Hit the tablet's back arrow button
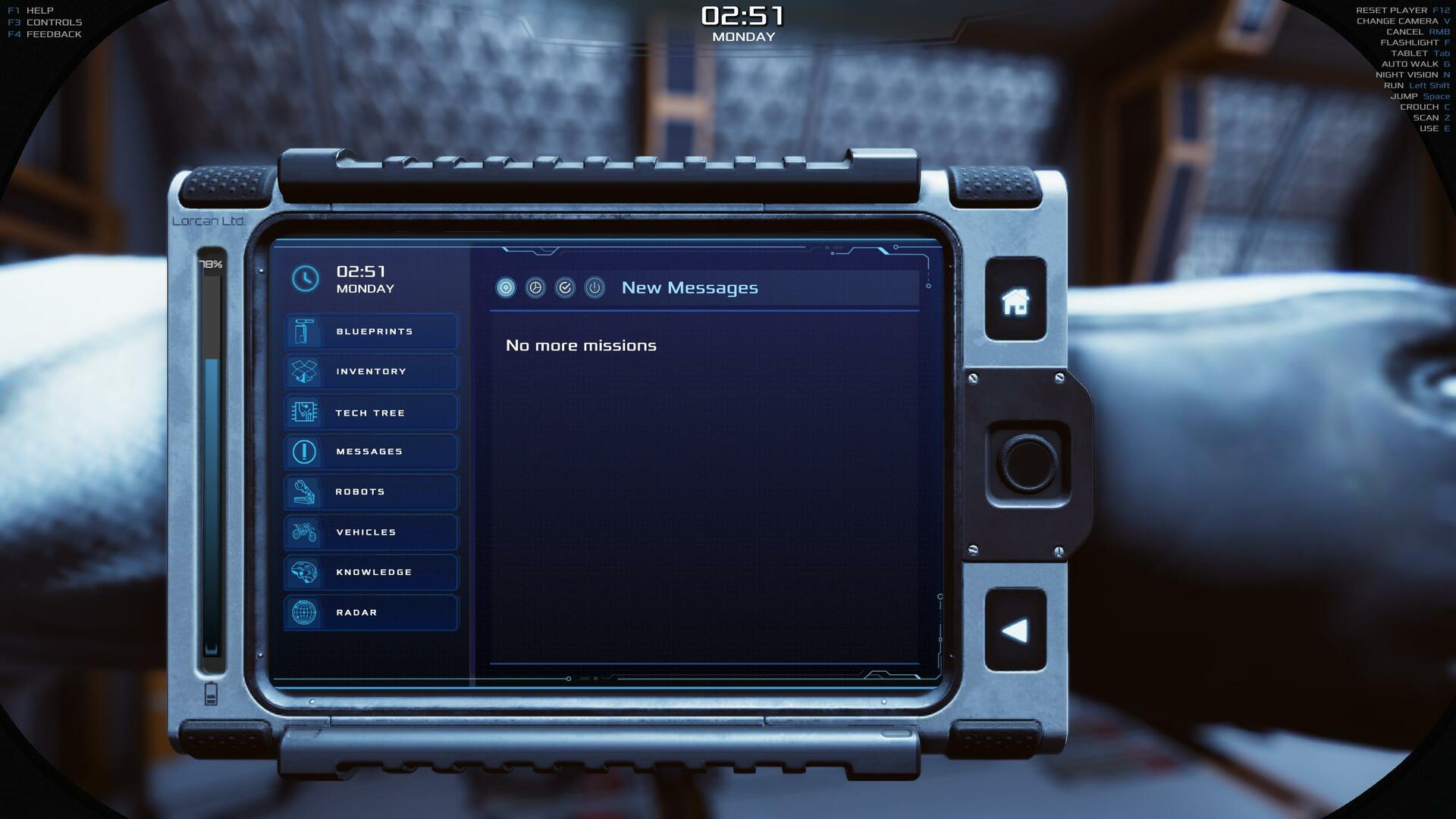The image size is (1456, 819). [1015, 630]
